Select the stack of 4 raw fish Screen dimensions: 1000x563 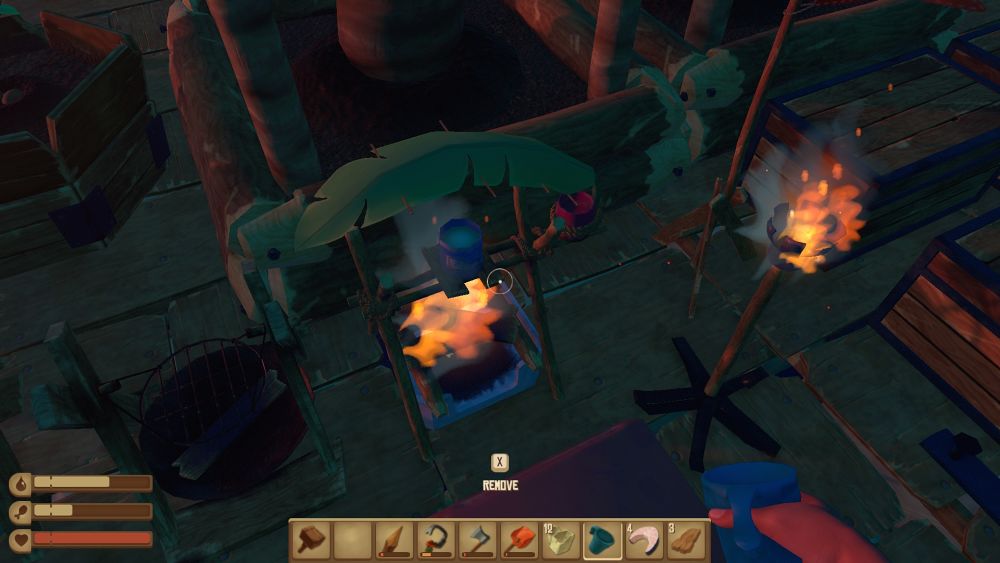(x=645, y=541)
